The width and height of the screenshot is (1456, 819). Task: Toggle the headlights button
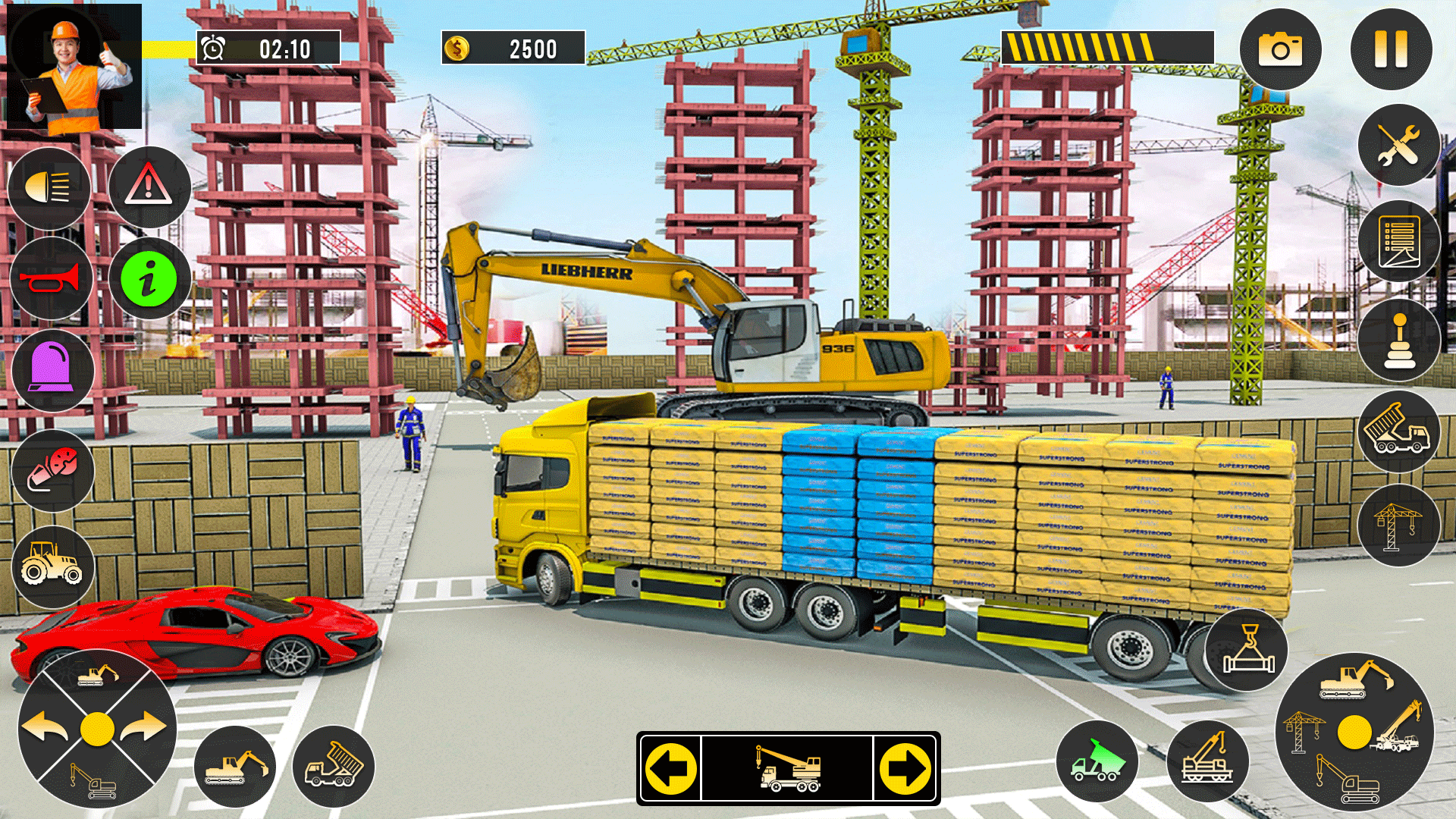[49, 187]
